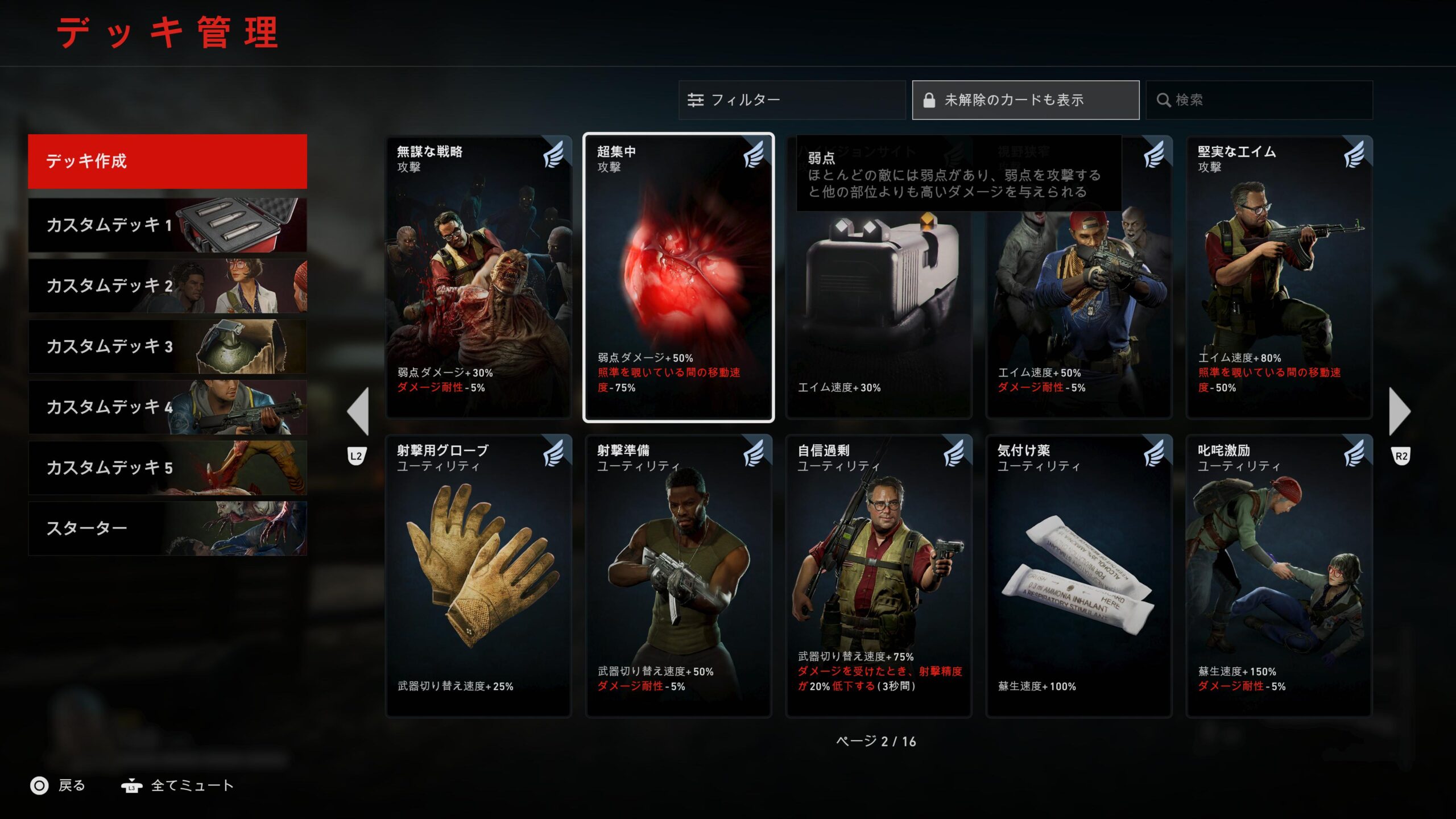Pick the 気付け薬 card
The image size is (1456, 819).
click(1079, 576)
